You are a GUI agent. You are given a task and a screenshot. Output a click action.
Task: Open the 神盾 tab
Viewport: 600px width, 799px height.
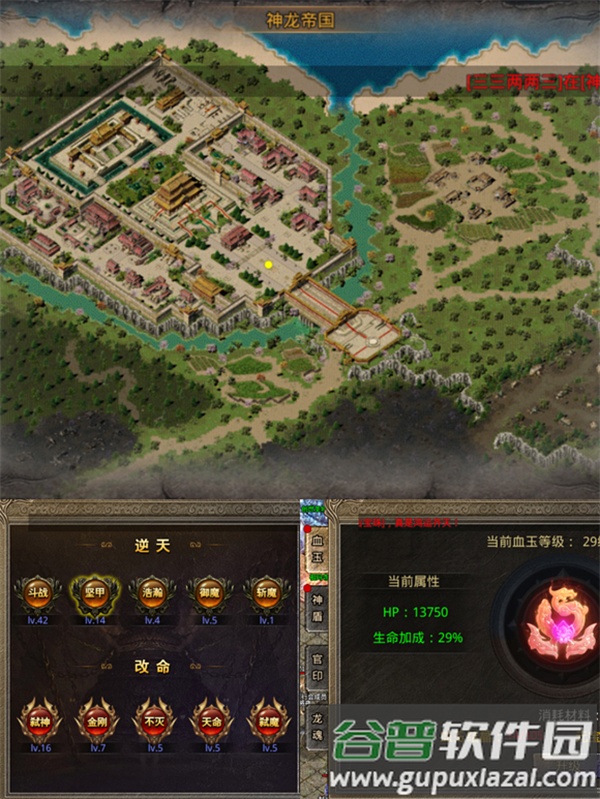317,606
